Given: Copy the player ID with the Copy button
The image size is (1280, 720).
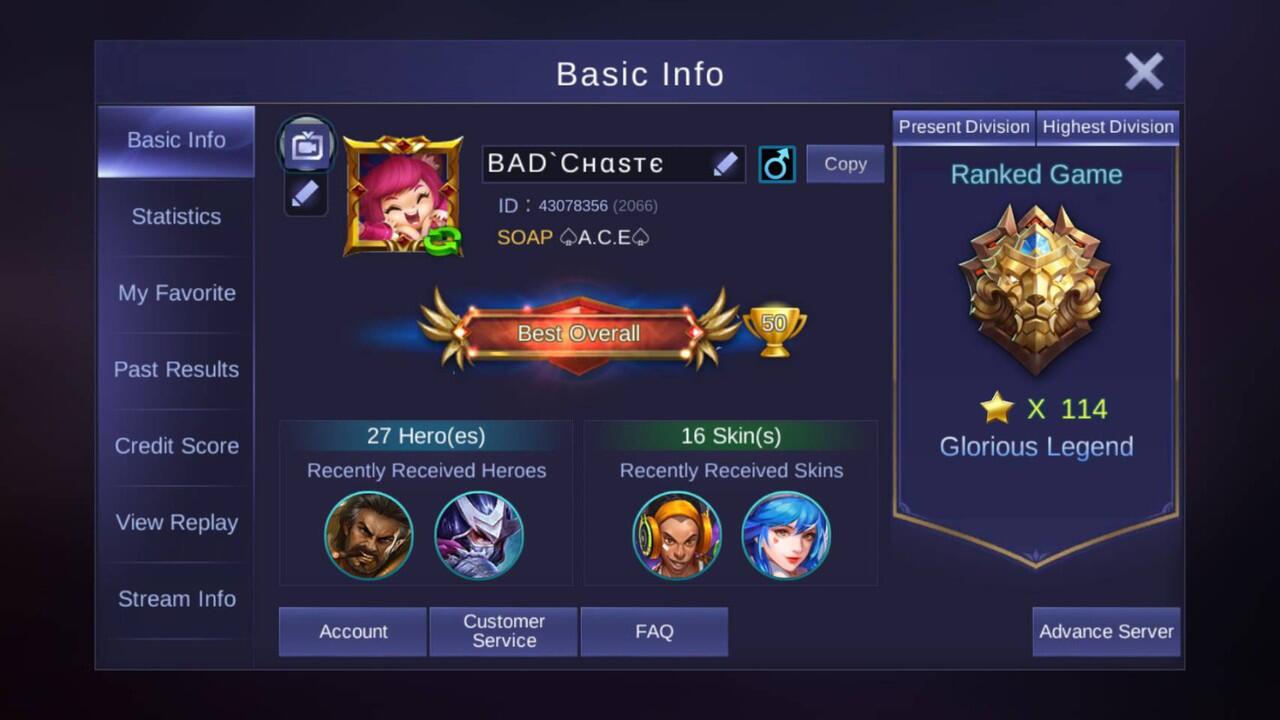Looking at the screenshot, I should [x=845, y=163].
